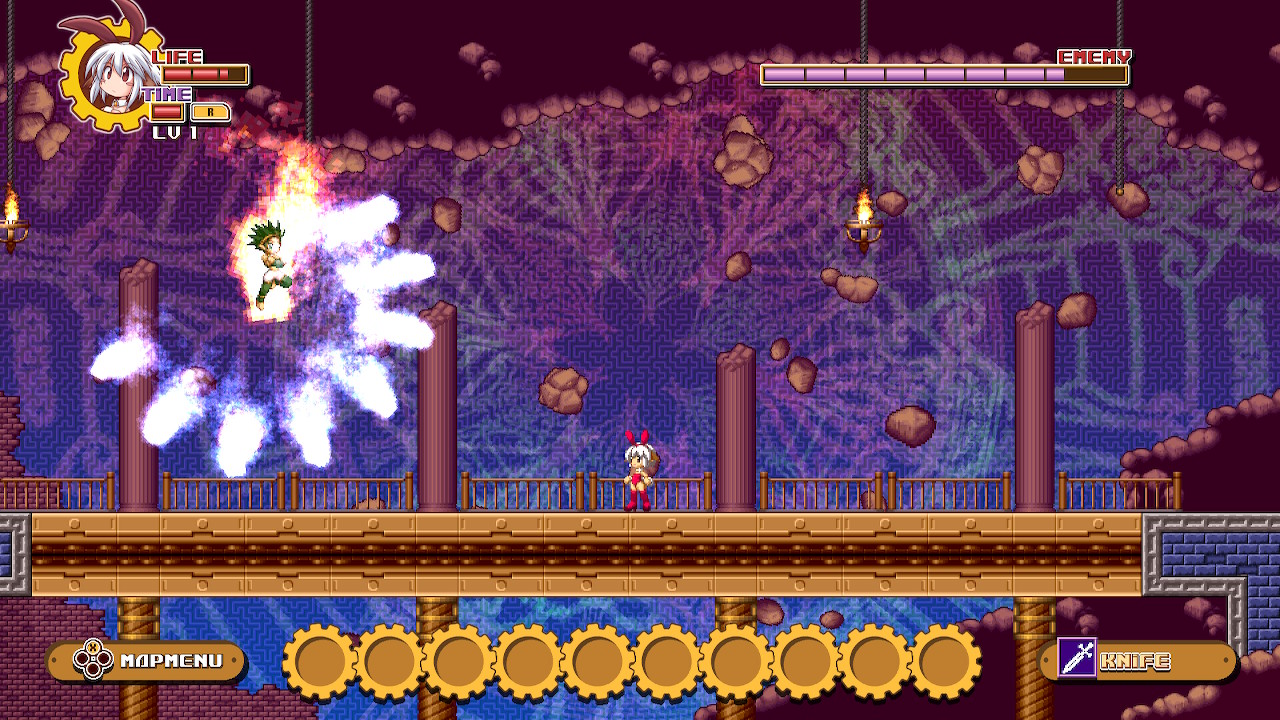Click the bunny-eared player character sprite
This screenshot has width=1280, height=720.
638,470
